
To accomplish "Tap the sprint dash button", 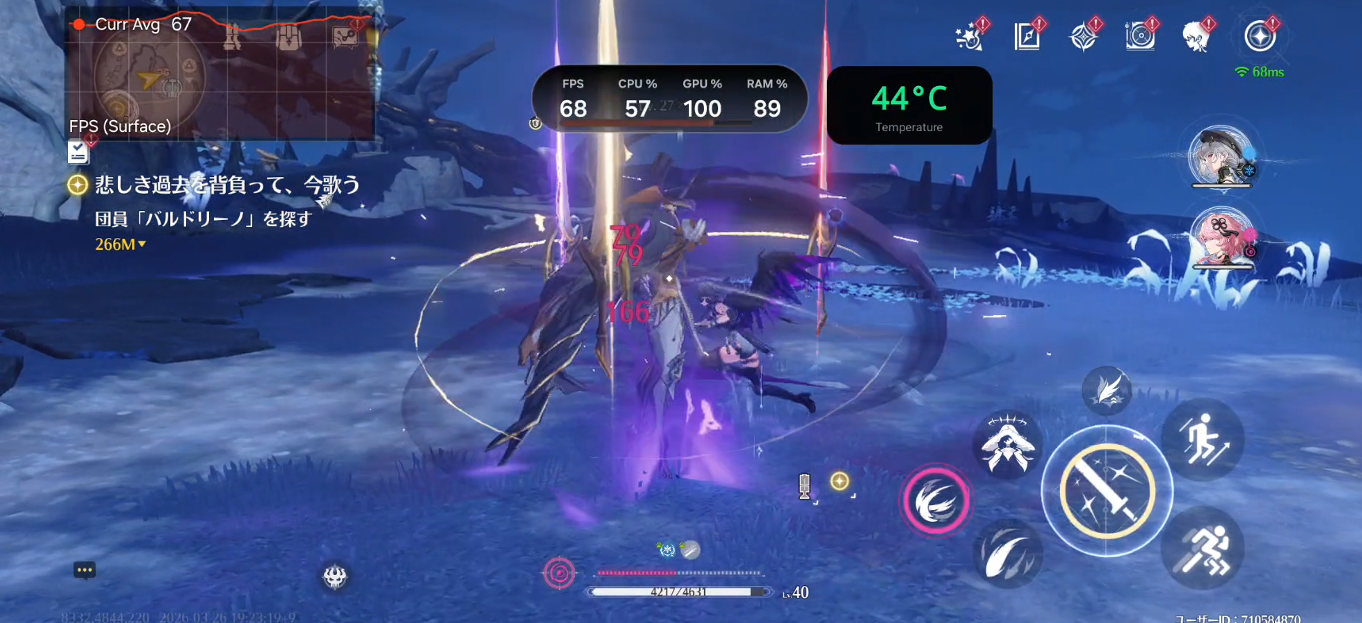I will (1202, 547).
